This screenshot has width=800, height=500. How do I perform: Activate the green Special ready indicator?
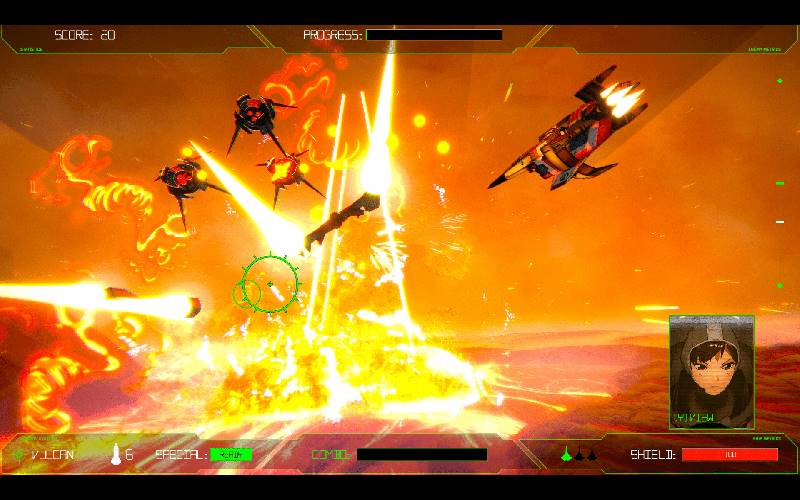[x=231, y=454]
